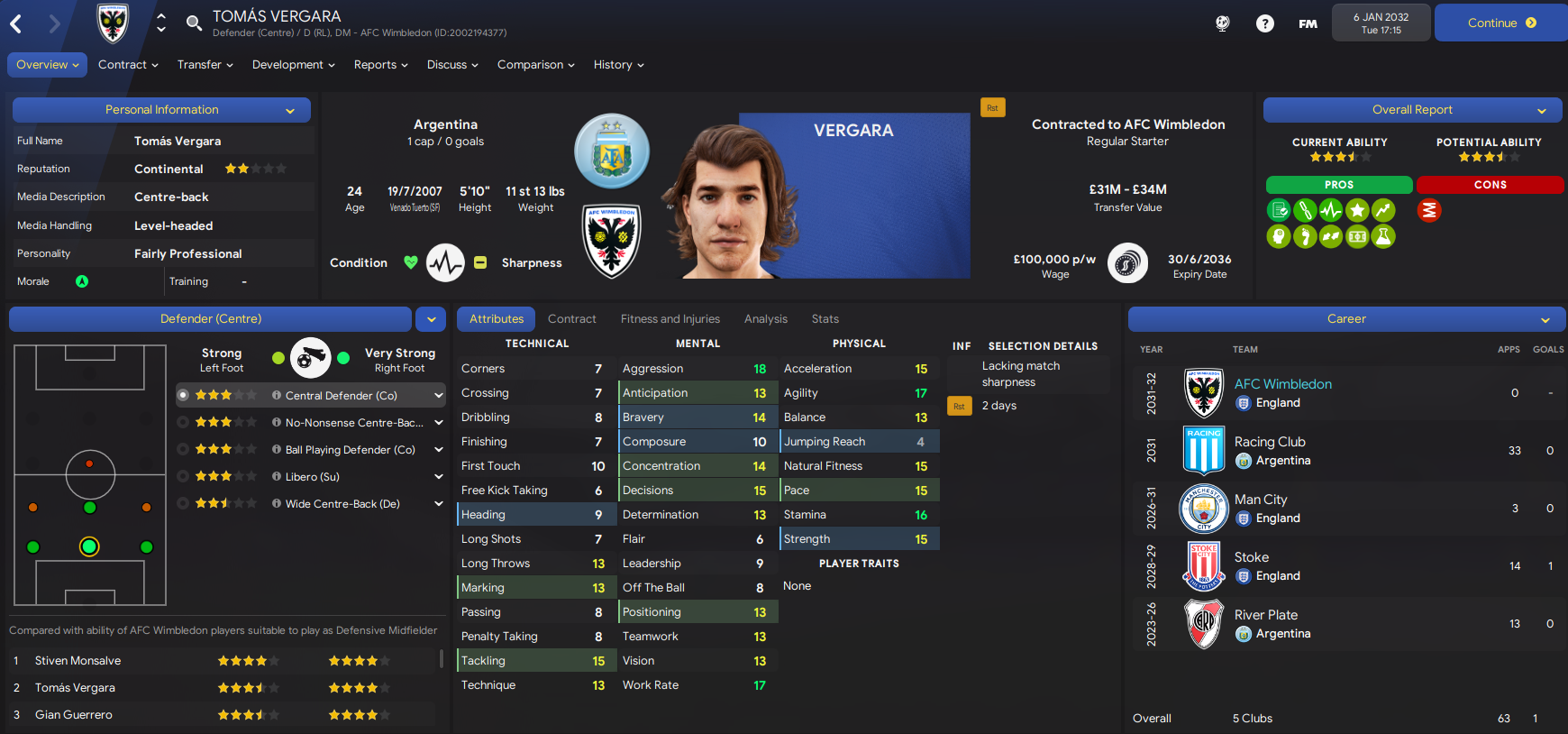Open the AFC Wimbledon career link
This screenshot has width=1568, height=734.
[x=1282, y=384]
